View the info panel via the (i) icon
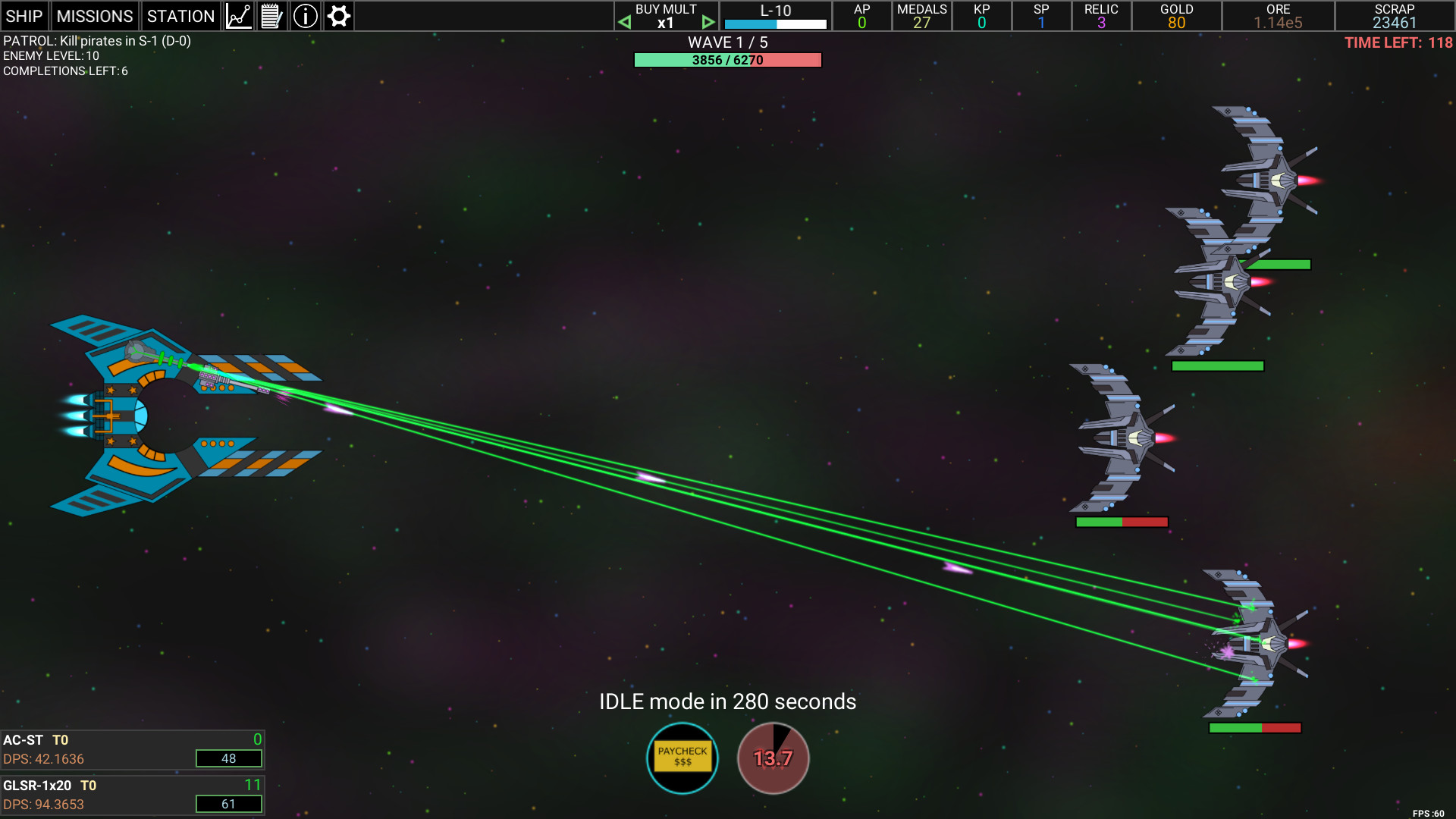1456x819 pixels. pos(305,15)
